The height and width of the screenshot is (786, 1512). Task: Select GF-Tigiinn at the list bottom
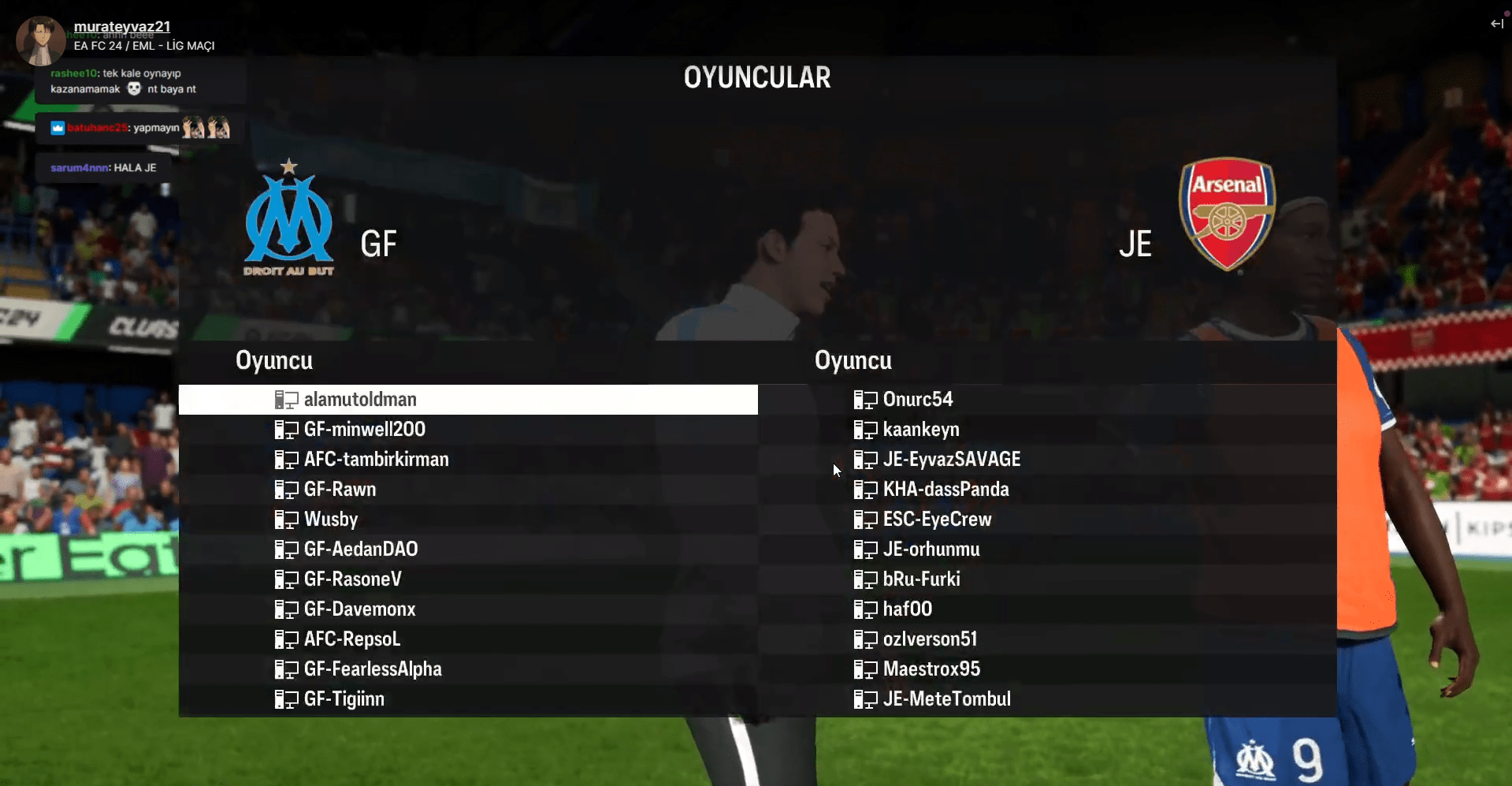(344, 699)
